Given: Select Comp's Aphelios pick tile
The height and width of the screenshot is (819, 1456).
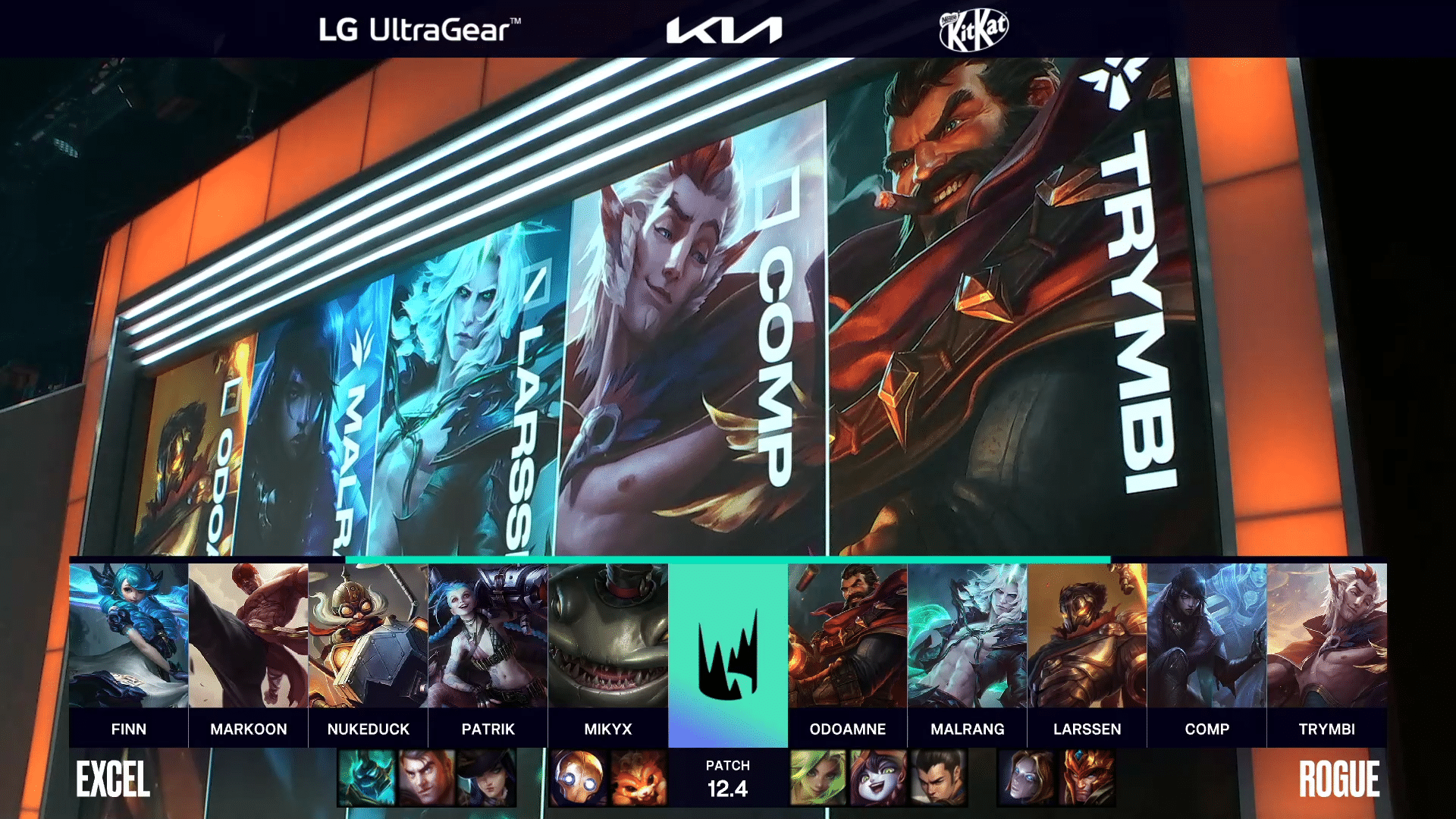Looking at the screenshot, I should click(x=1207, y=635).
